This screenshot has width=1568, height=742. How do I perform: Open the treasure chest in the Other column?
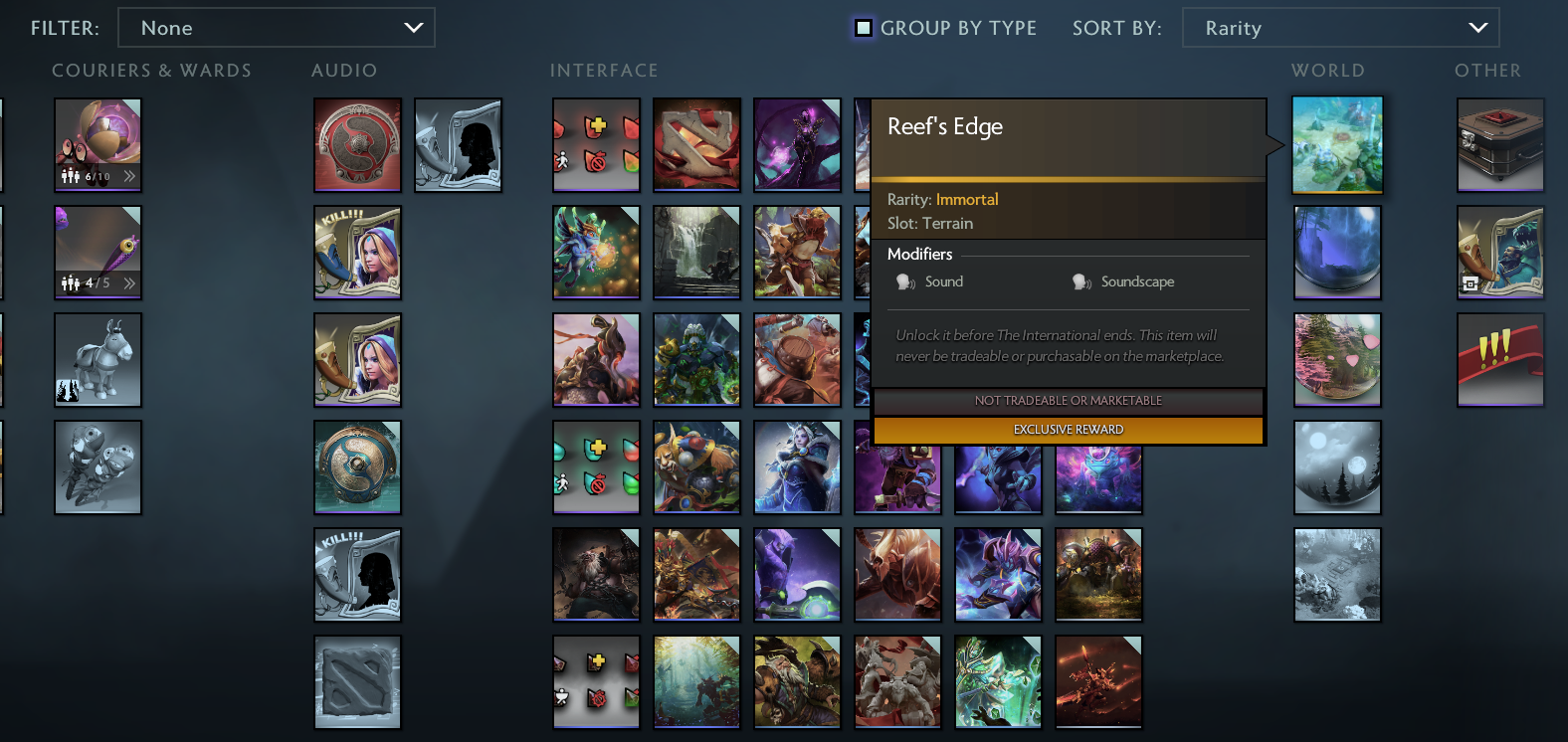tap(1500, 144)
